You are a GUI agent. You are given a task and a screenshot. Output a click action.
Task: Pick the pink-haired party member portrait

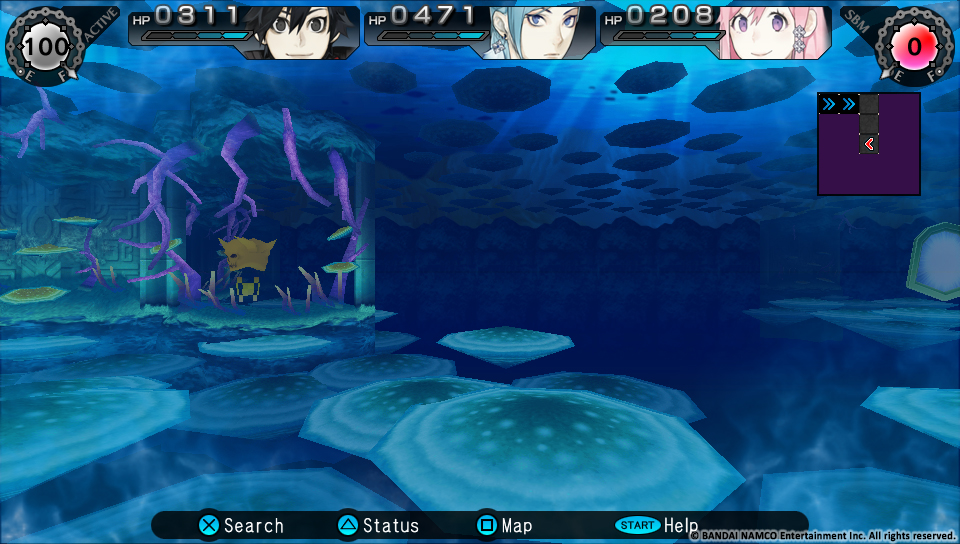click(x=772, y=32)
